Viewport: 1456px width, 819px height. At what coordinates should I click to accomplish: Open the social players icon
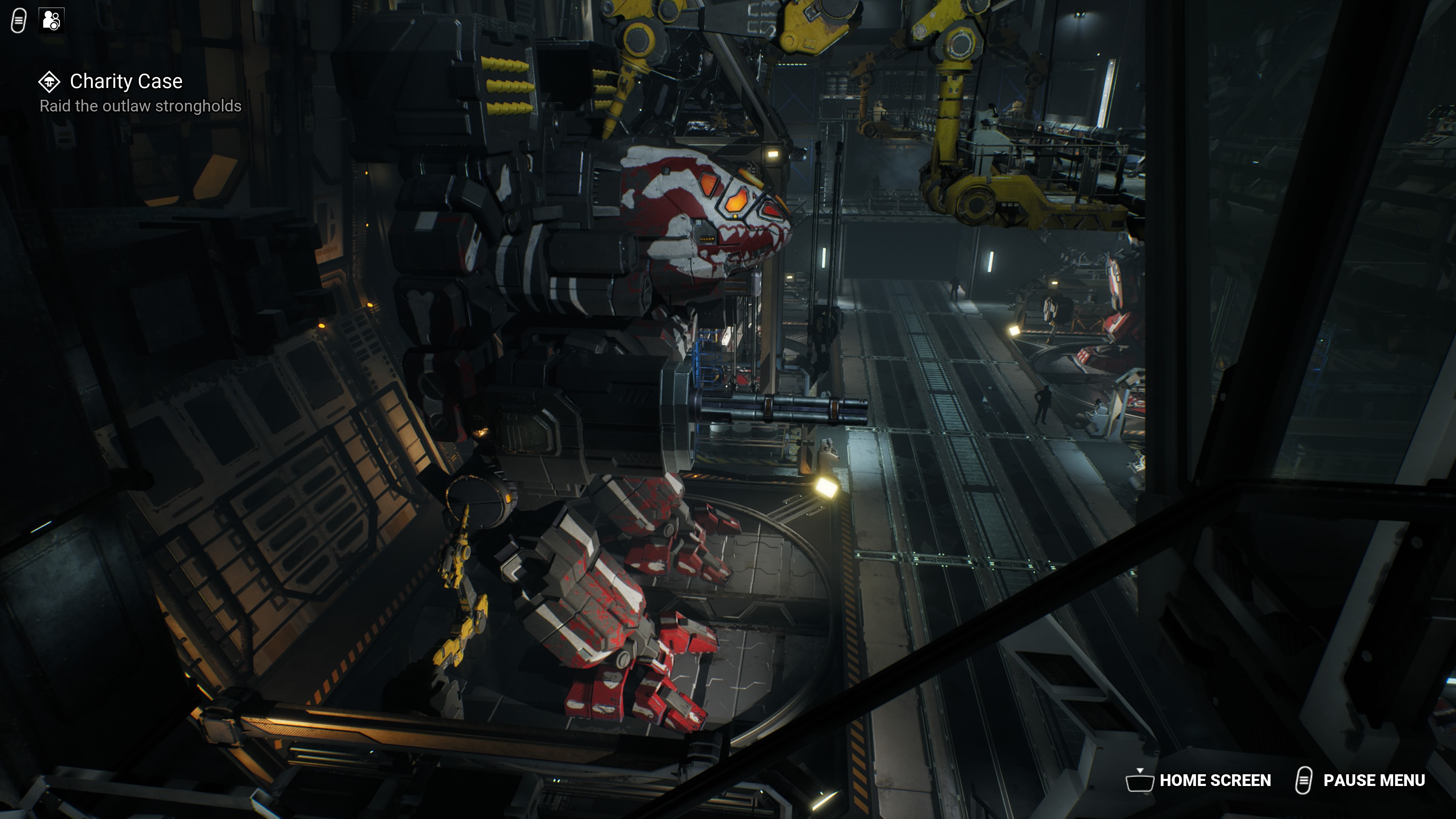tap(52, 20)
